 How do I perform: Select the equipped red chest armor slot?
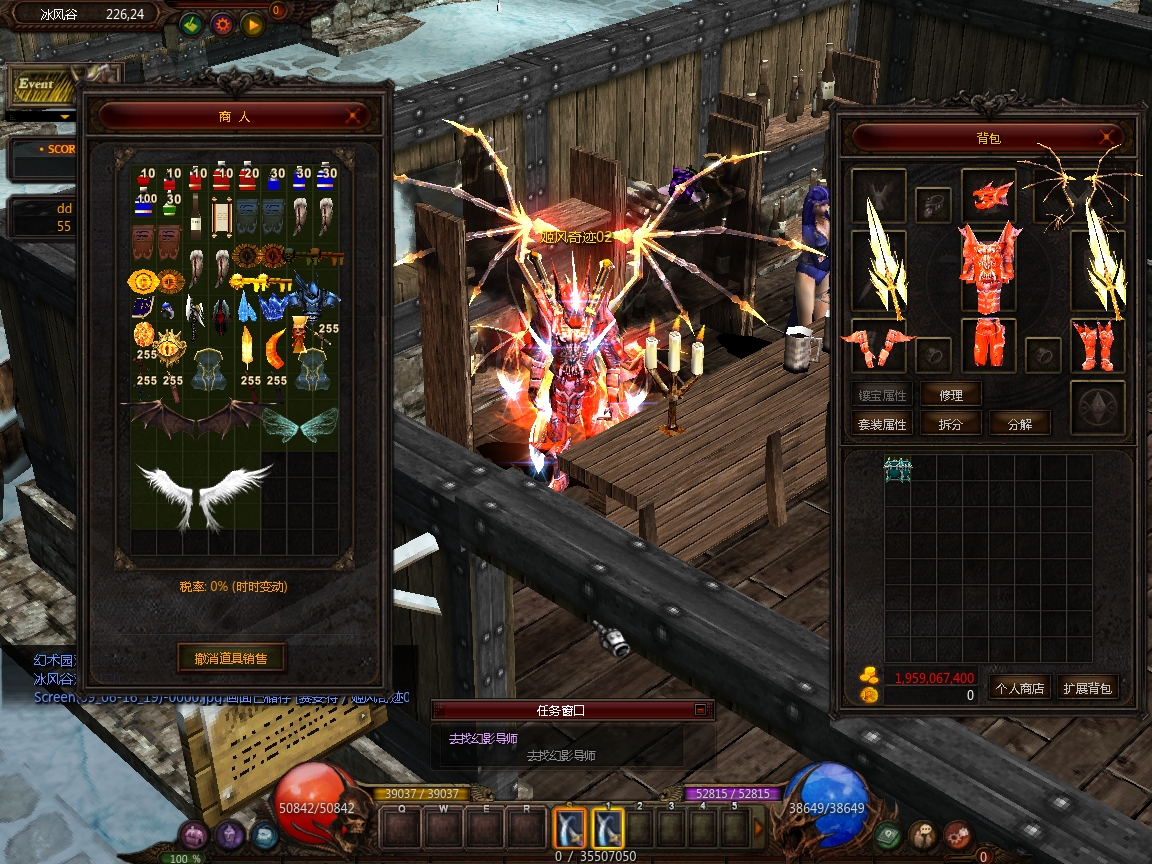click(x=988, y=267)
